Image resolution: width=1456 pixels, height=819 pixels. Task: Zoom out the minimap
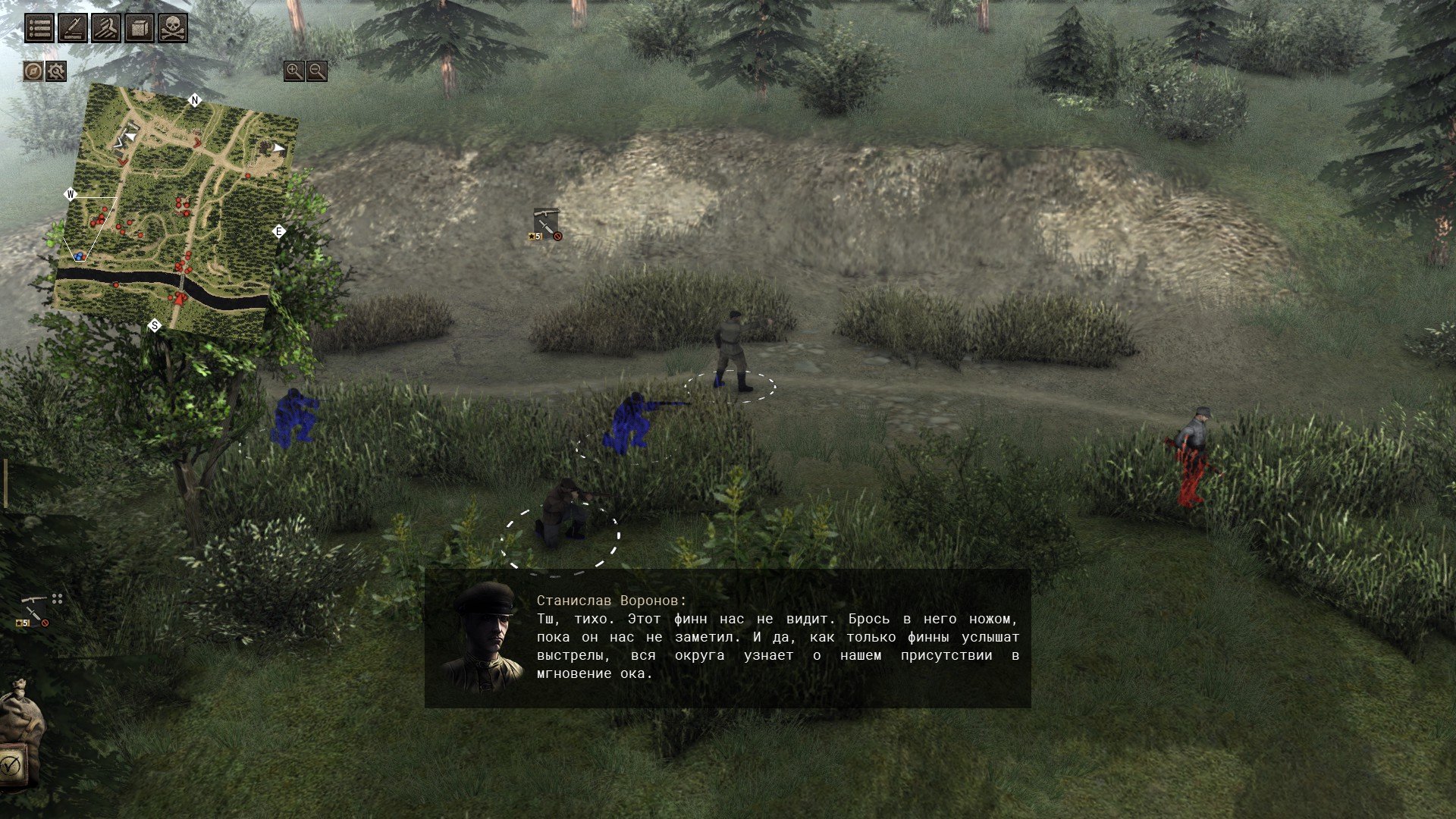317,71
